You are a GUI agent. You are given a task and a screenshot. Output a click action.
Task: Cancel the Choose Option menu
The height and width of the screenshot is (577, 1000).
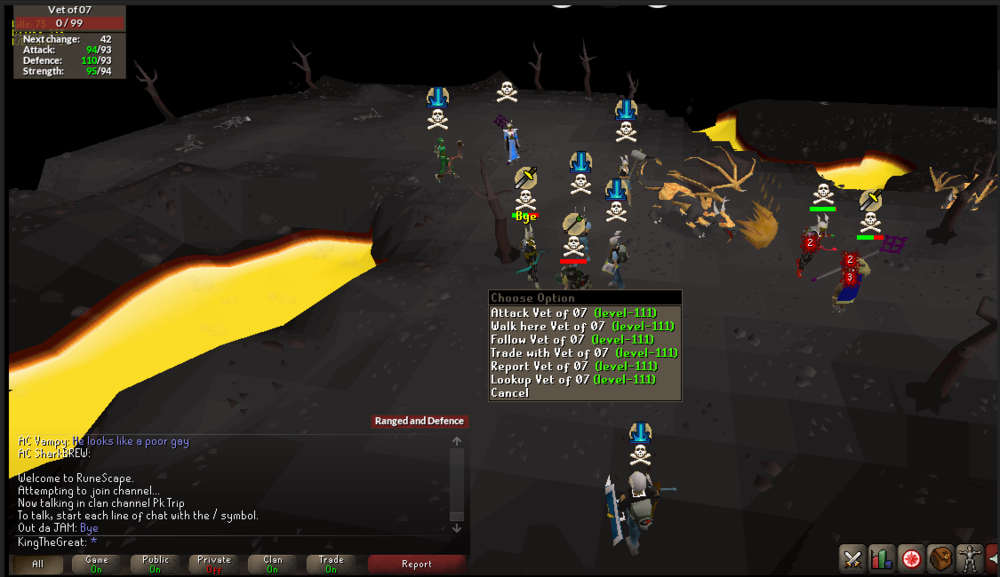[x=509, y=393]
